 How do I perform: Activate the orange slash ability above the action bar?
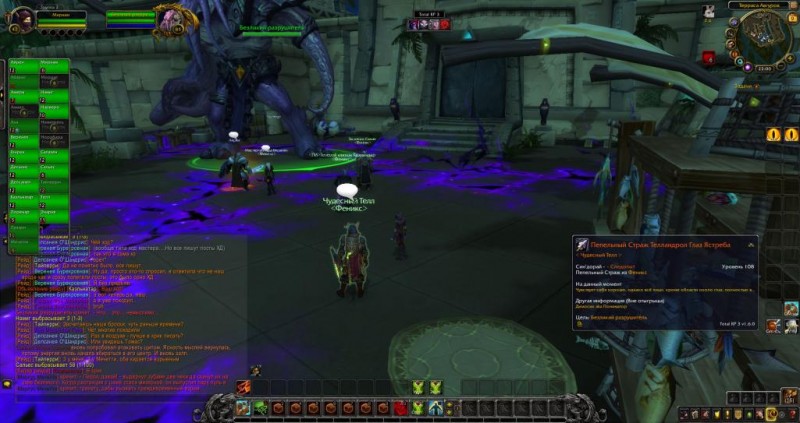tap(243, 386)
